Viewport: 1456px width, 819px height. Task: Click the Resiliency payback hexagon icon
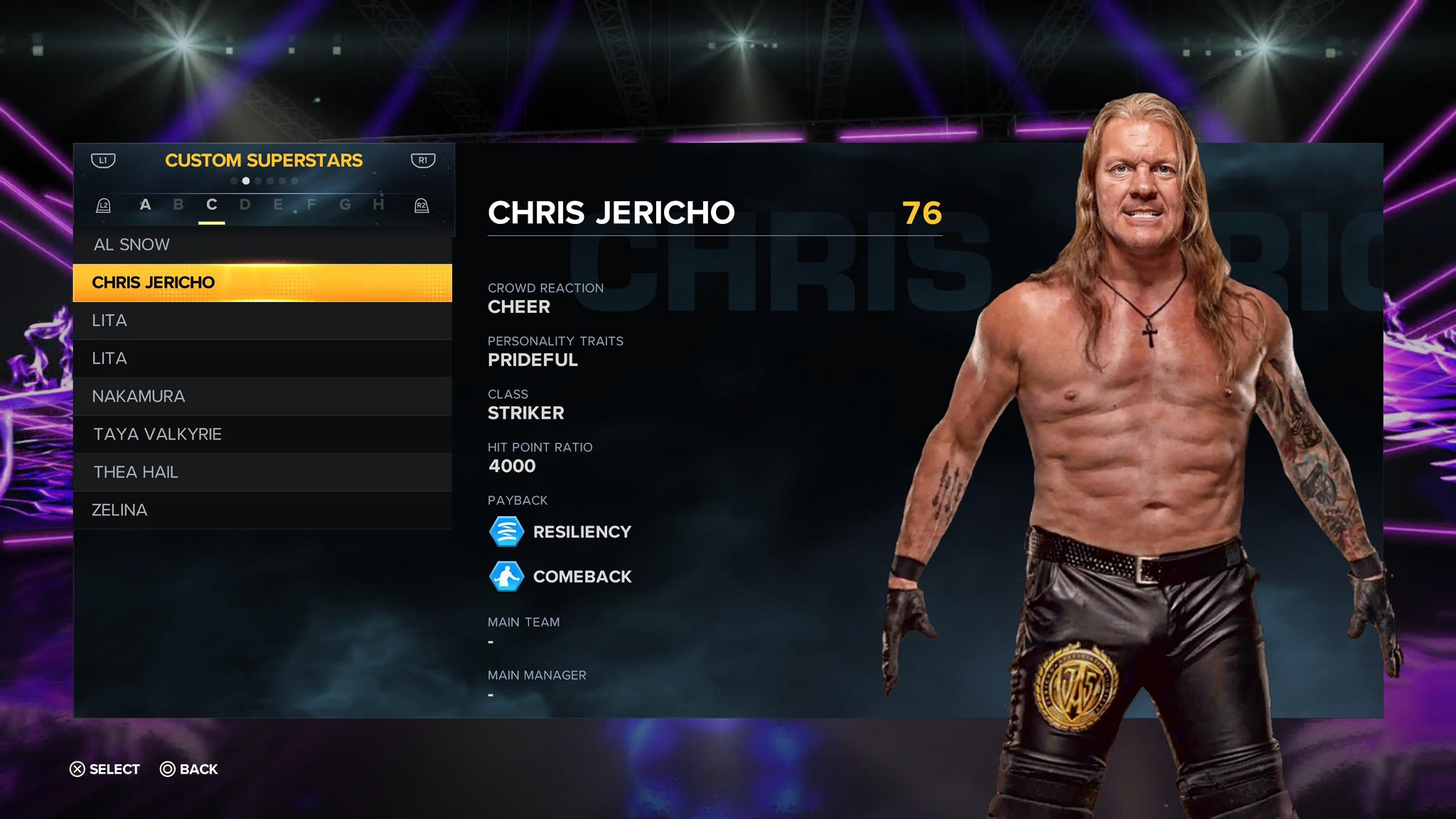505,530
